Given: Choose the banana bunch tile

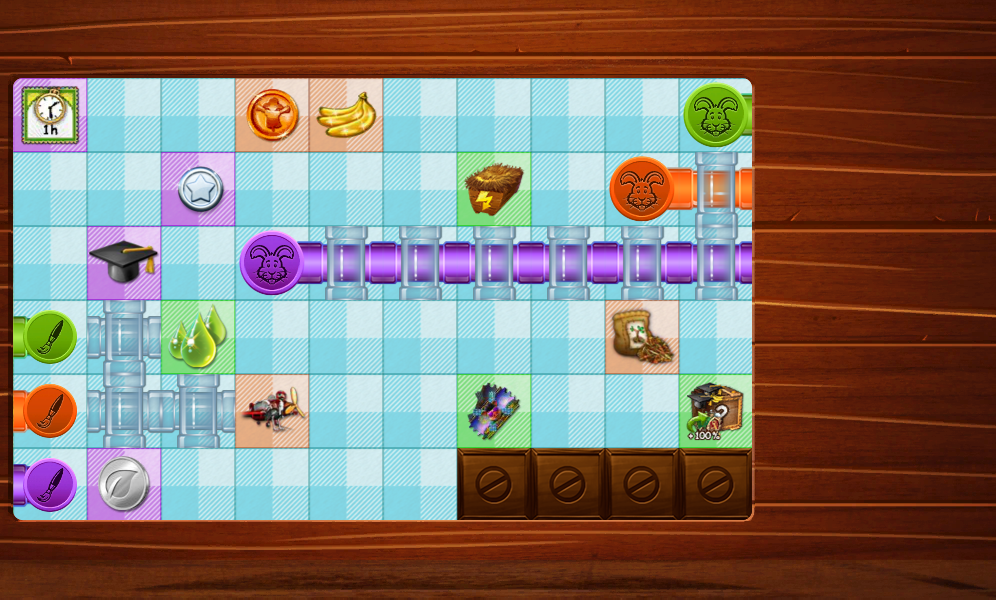Looking at the screenshot, I should coord(346,115).
